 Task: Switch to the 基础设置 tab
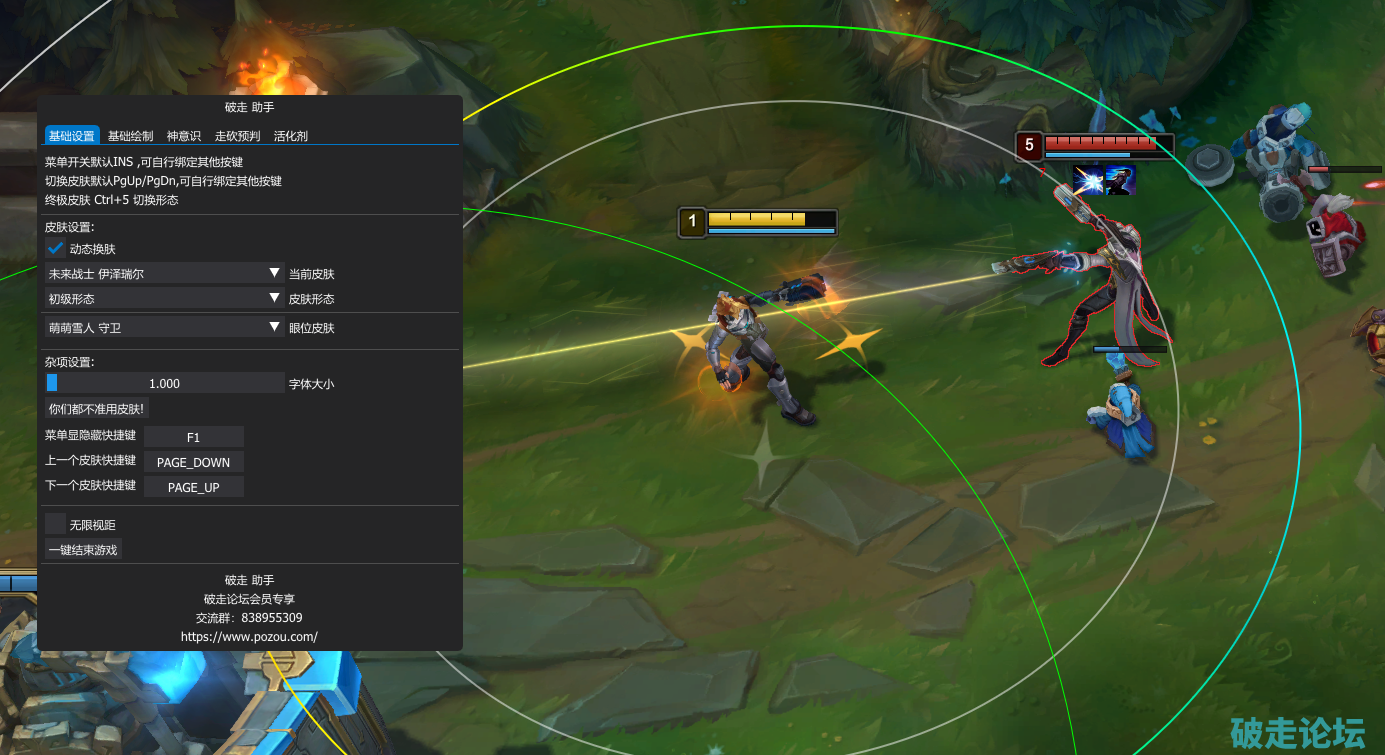click(x=72, y=136)
